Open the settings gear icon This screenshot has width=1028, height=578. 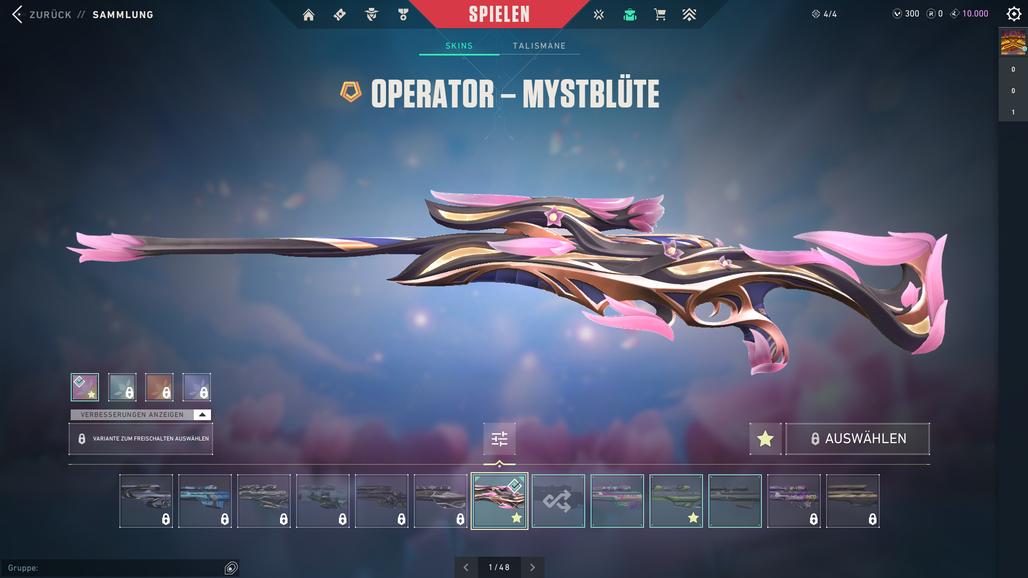pos(1013,15)
